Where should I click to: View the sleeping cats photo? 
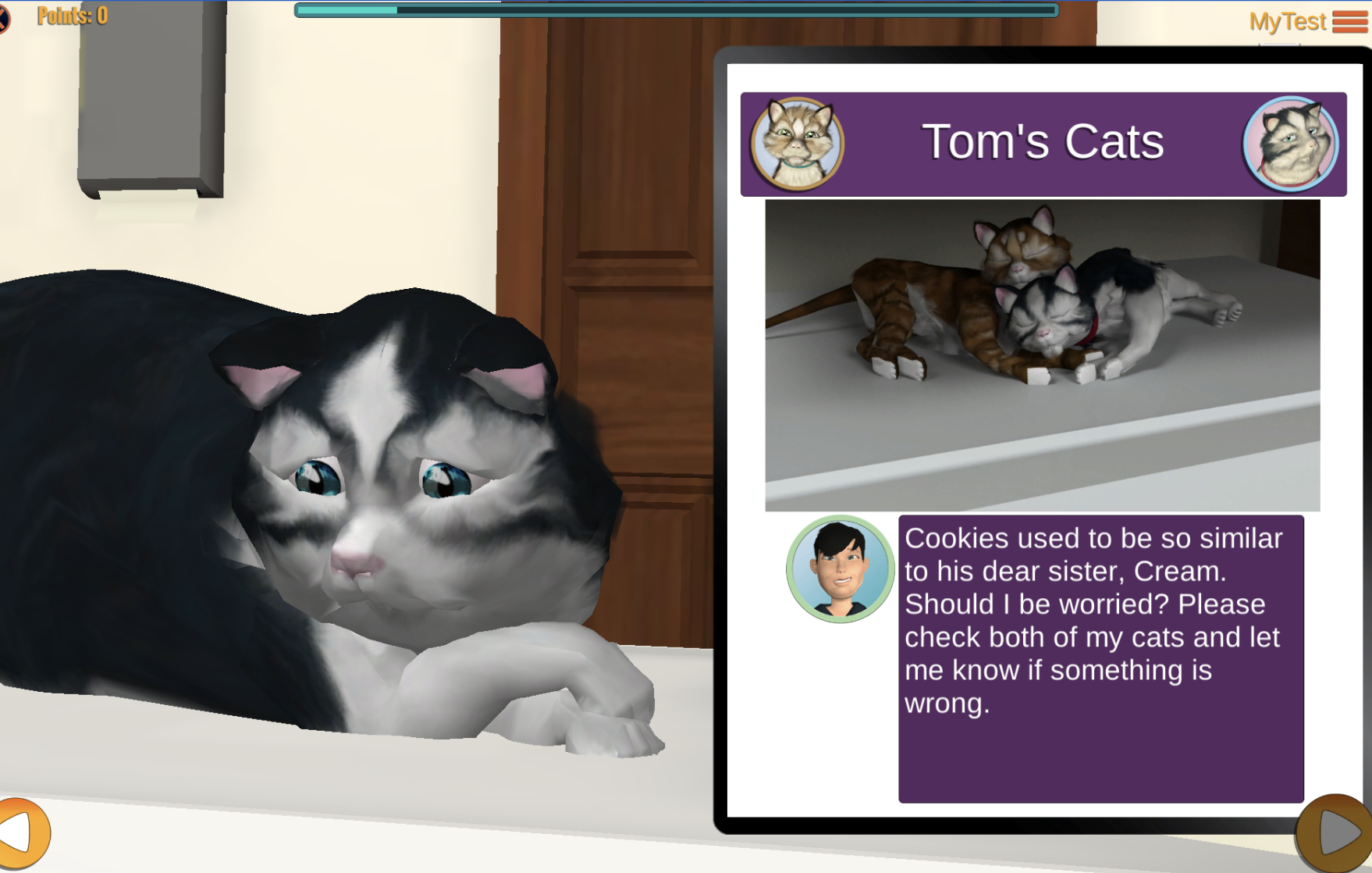coord(1042,355)
